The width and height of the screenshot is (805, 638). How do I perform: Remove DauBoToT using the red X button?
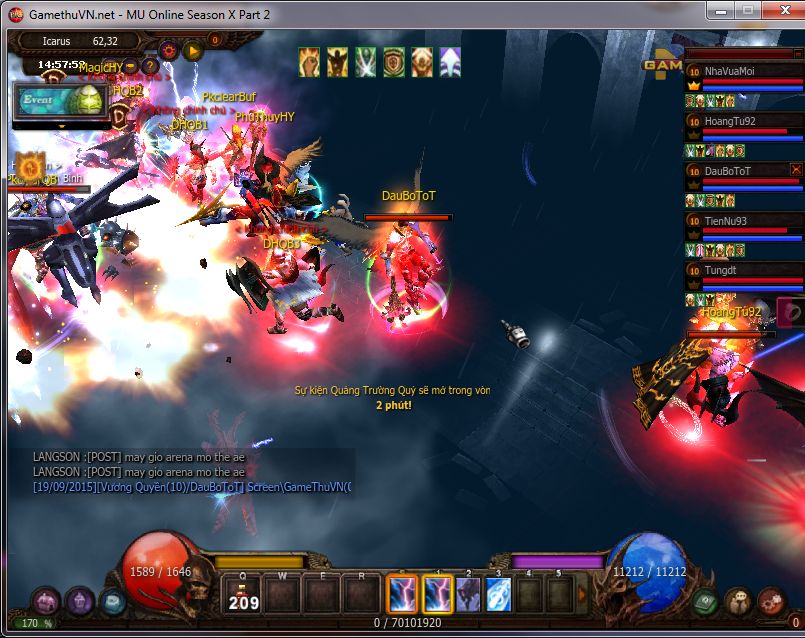pyautogui.click(x=796, y=170)
